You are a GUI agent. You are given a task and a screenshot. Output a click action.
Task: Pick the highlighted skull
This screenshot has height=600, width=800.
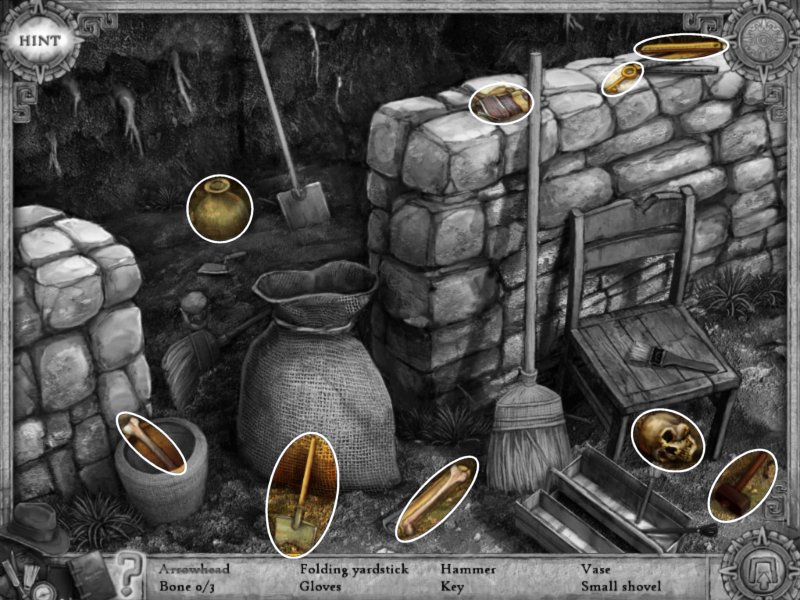coord(667,437)
